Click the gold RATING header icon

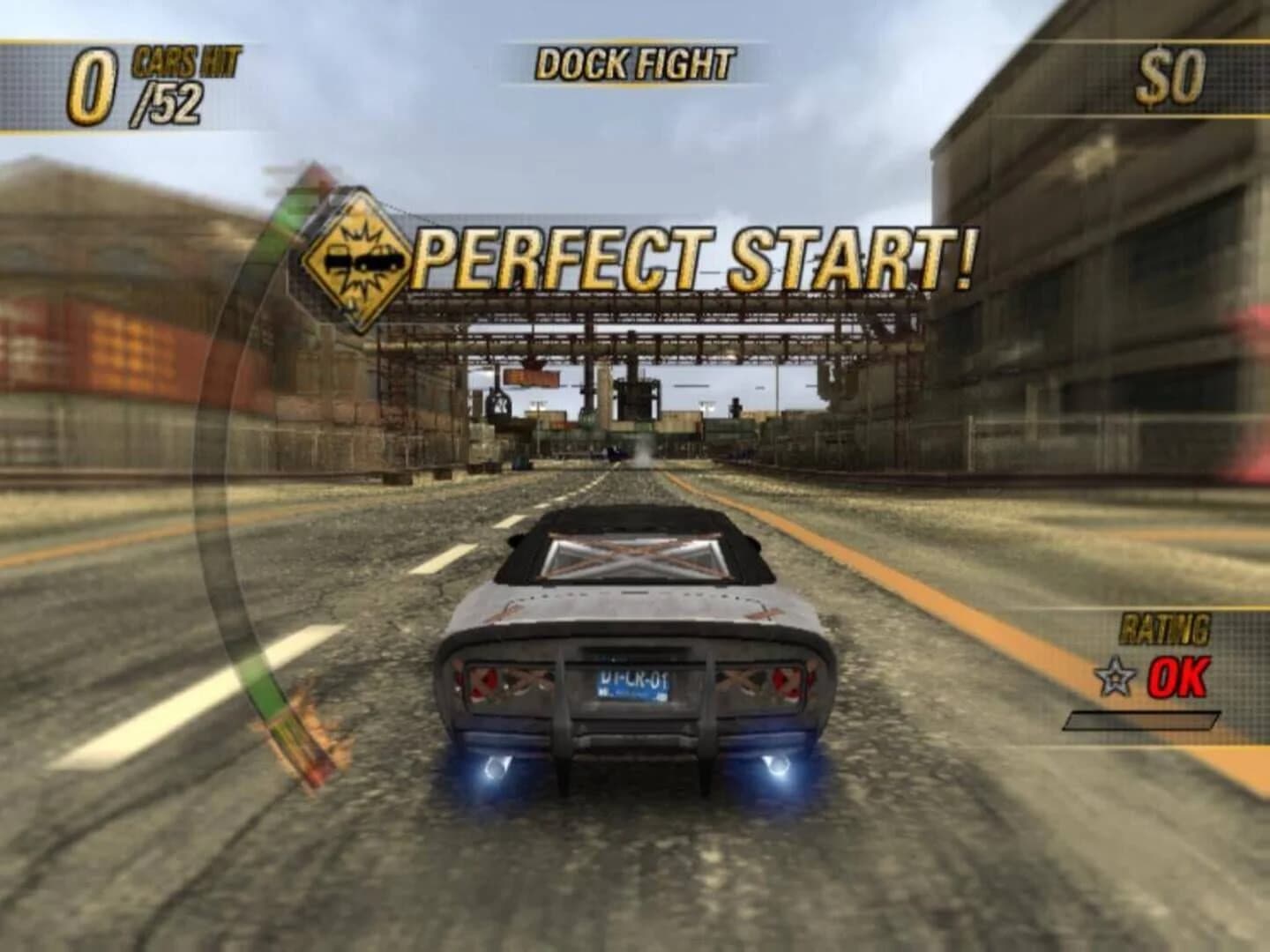click(x=1162, y=628)
